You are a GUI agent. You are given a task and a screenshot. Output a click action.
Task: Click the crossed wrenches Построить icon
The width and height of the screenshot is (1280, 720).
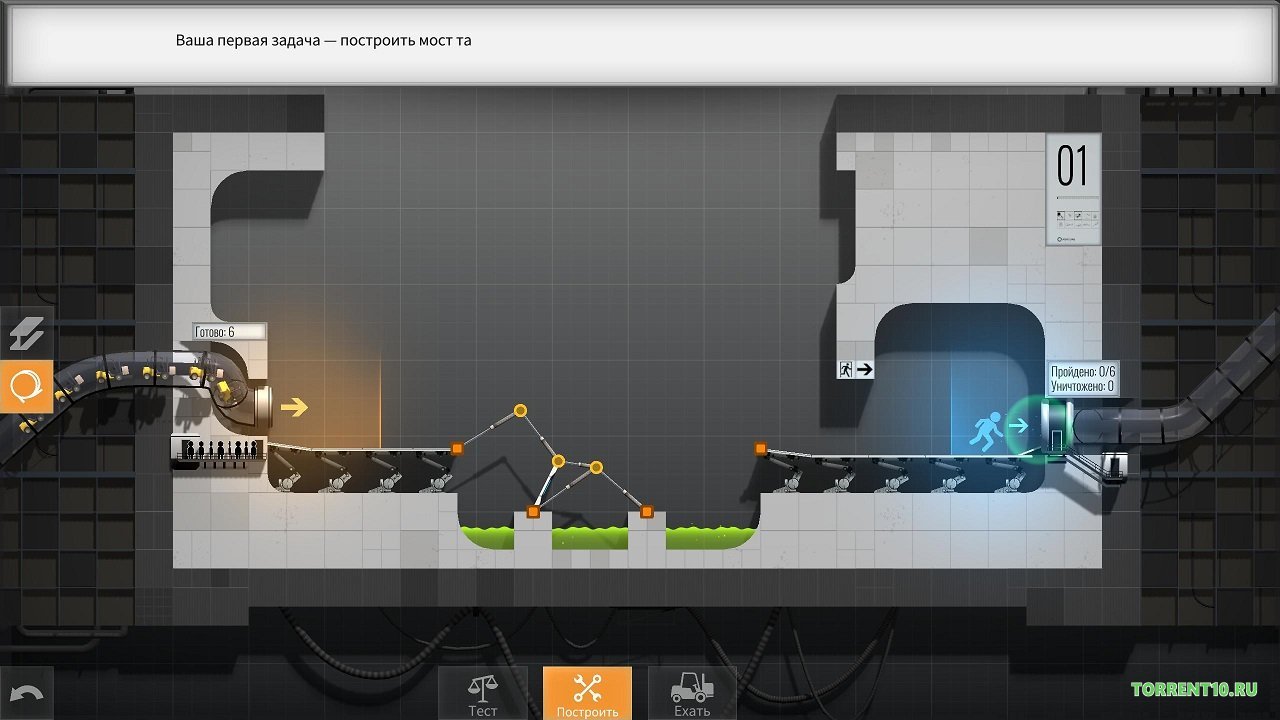click(x=586, y=686)
